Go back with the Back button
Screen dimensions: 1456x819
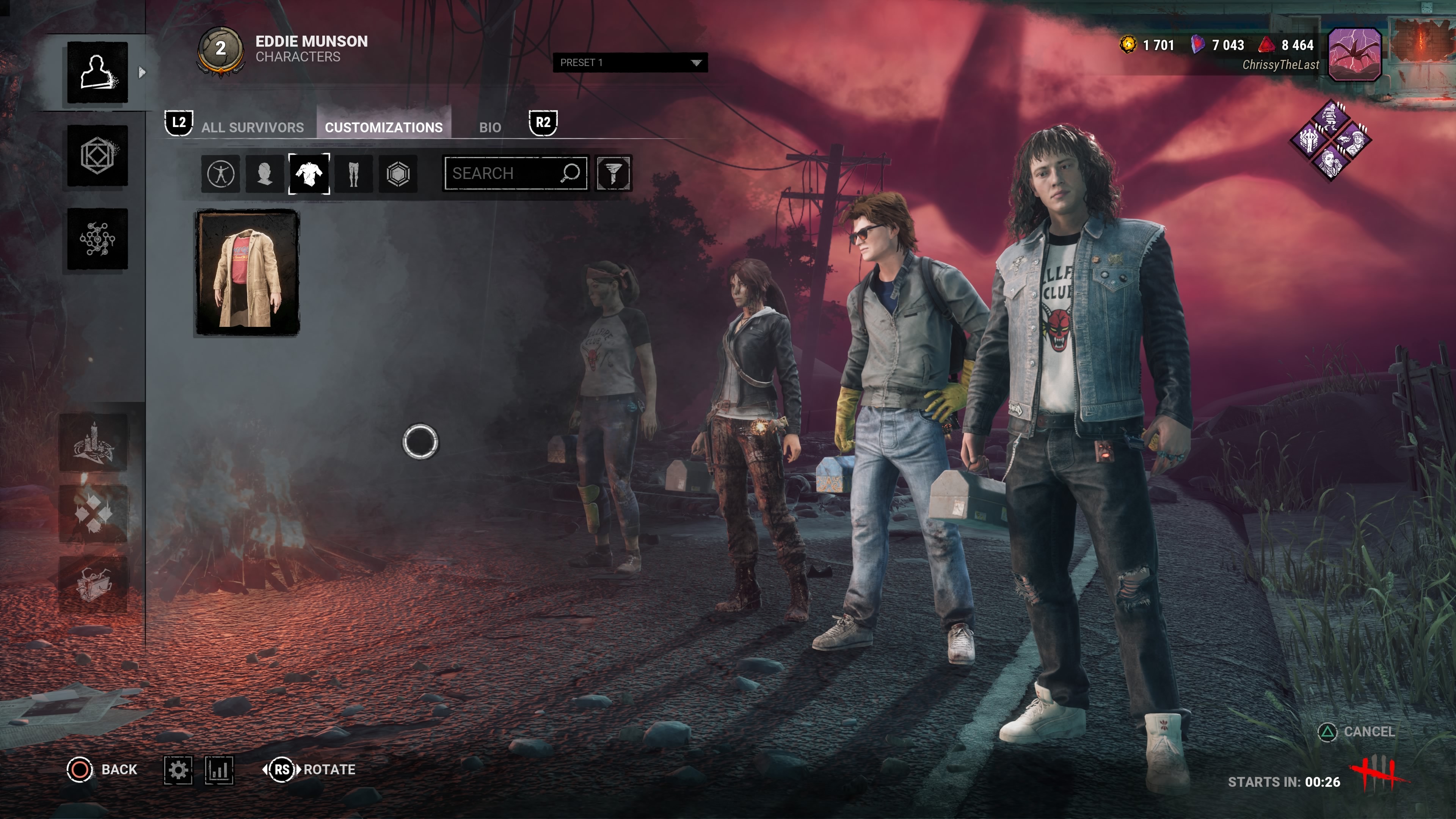pos(102,769)
